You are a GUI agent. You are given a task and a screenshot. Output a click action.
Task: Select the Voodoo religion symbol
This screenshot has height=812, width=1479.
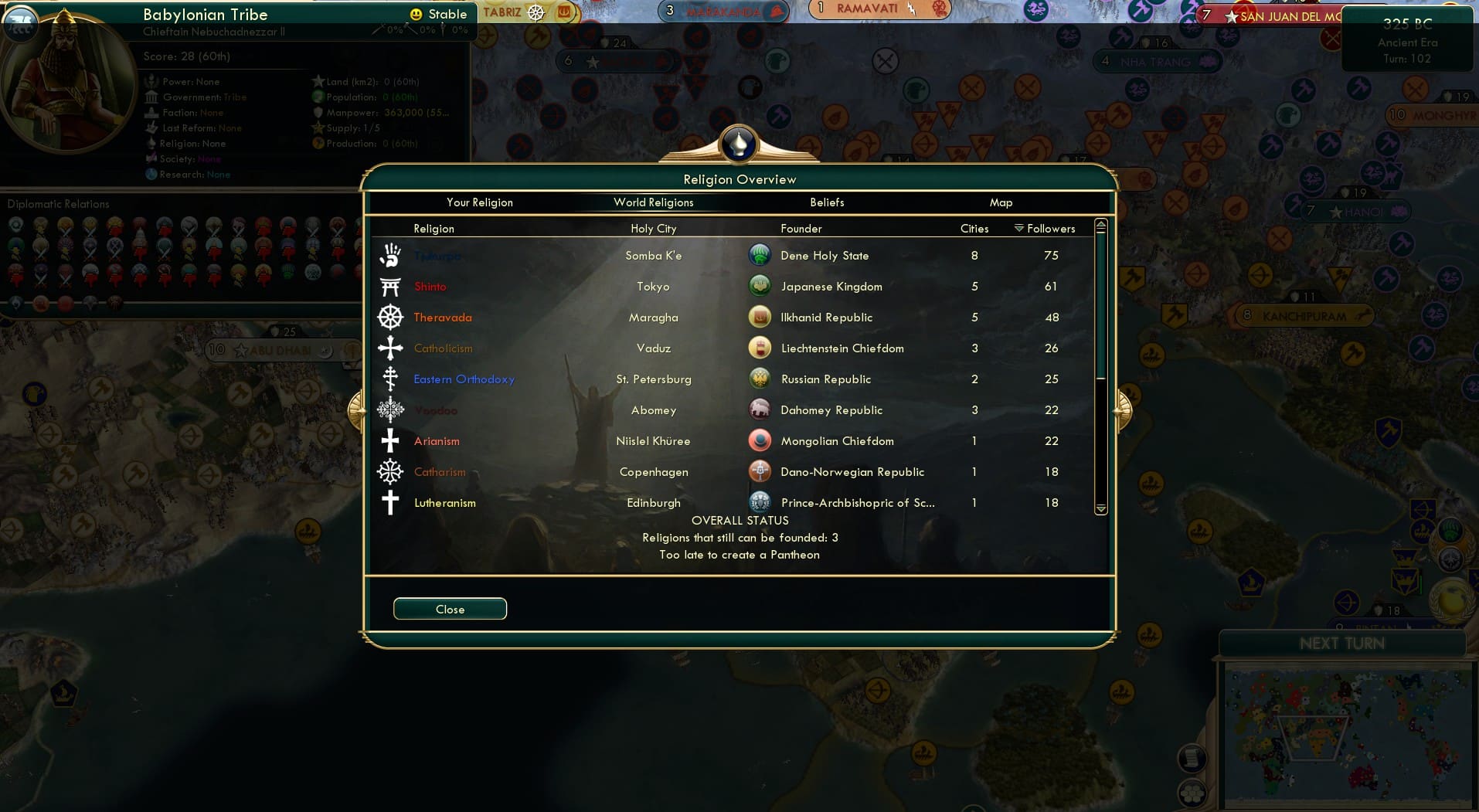[391, 409]
